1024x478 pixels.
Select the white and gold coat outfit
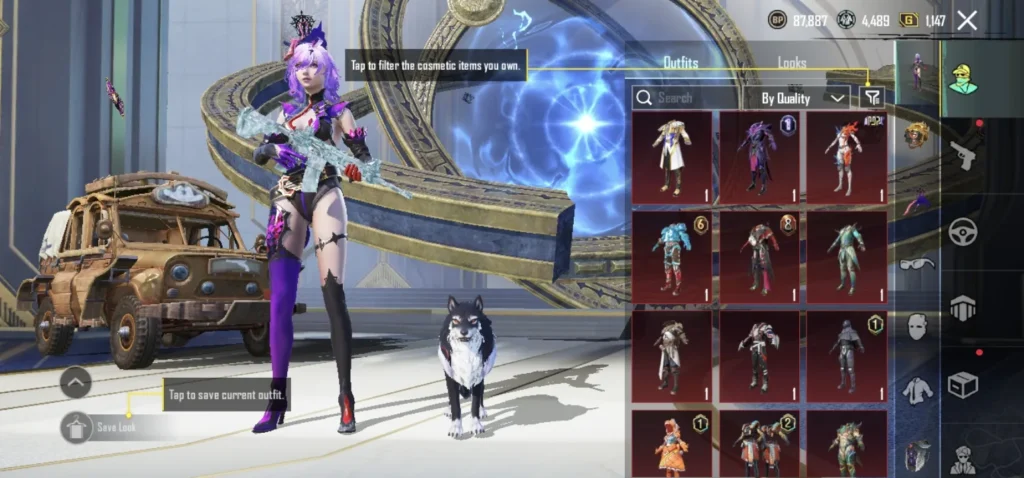(x=672, y=157)
